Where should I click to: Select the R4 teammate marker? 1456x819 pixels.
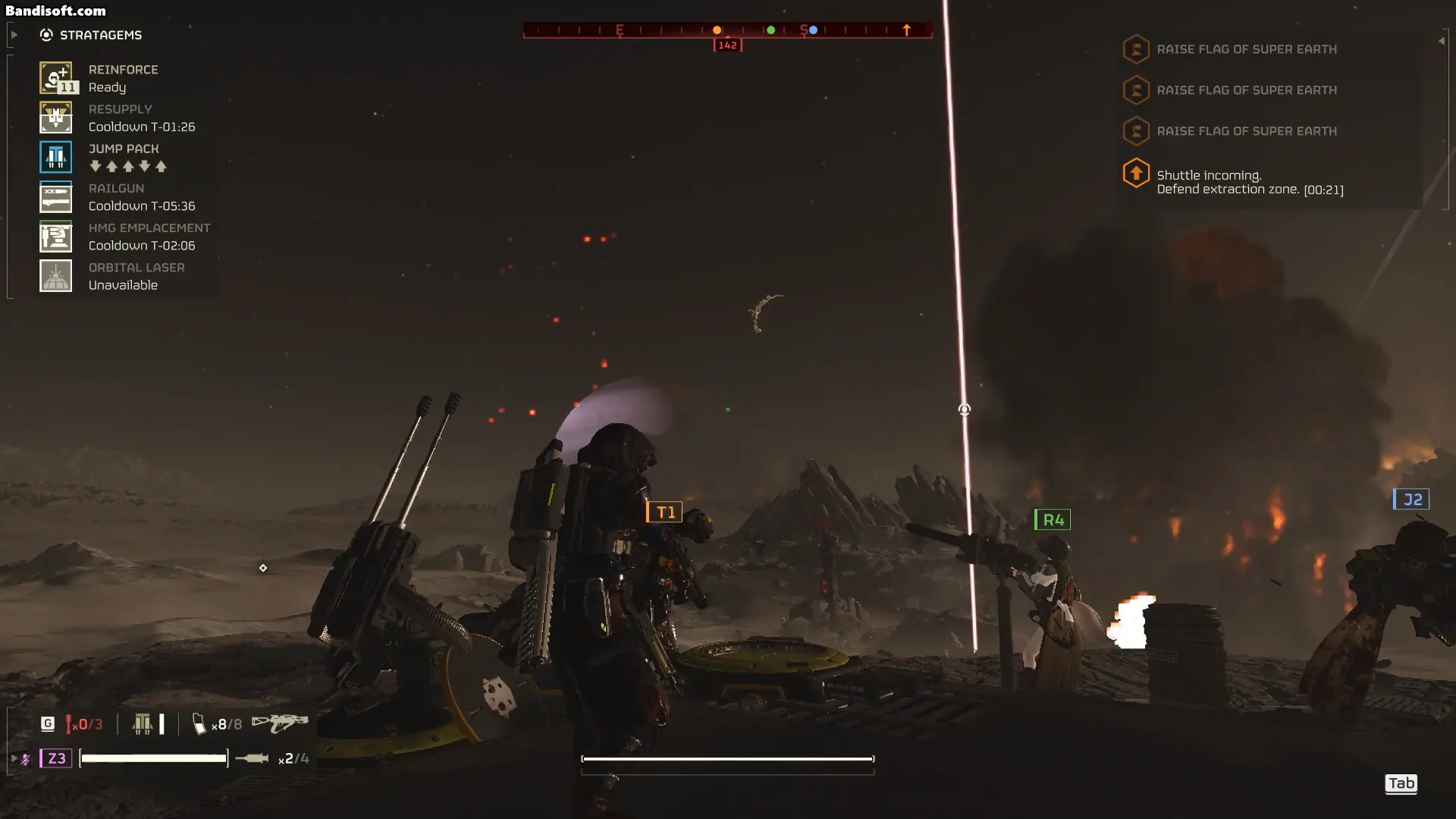1053,520
